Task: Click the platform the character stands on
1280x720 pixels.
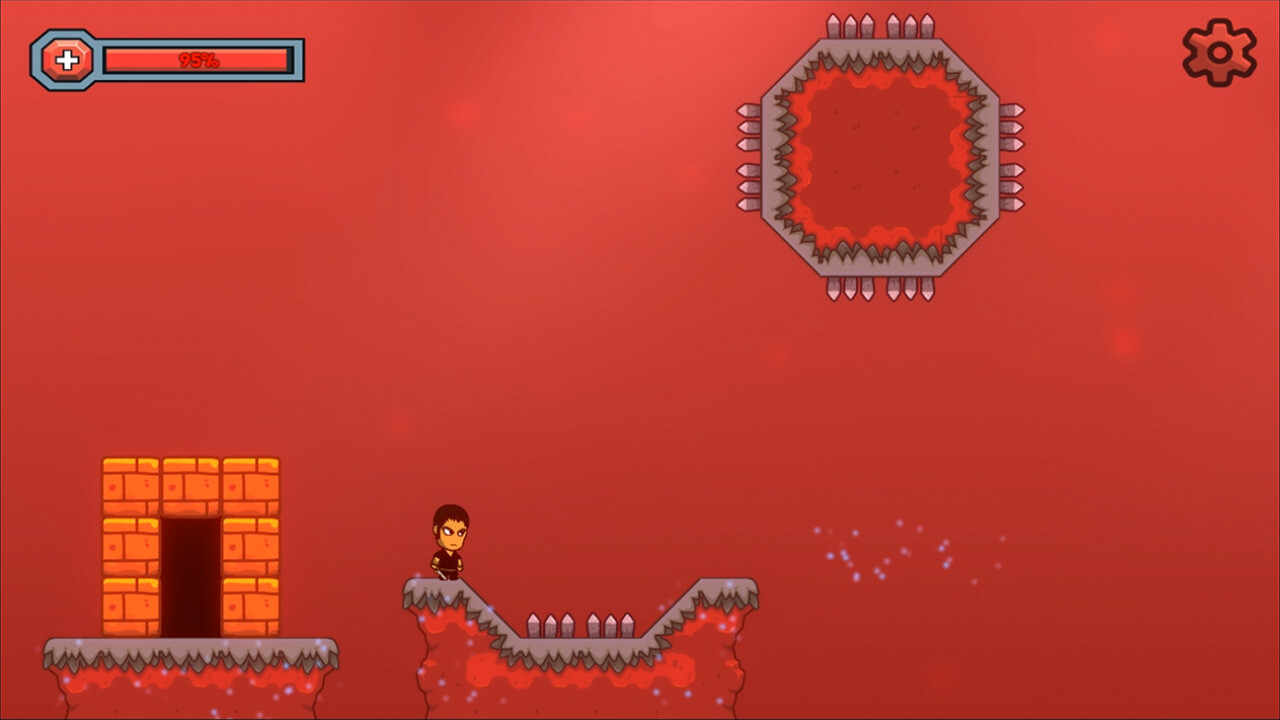Action: tap(440, 590)
